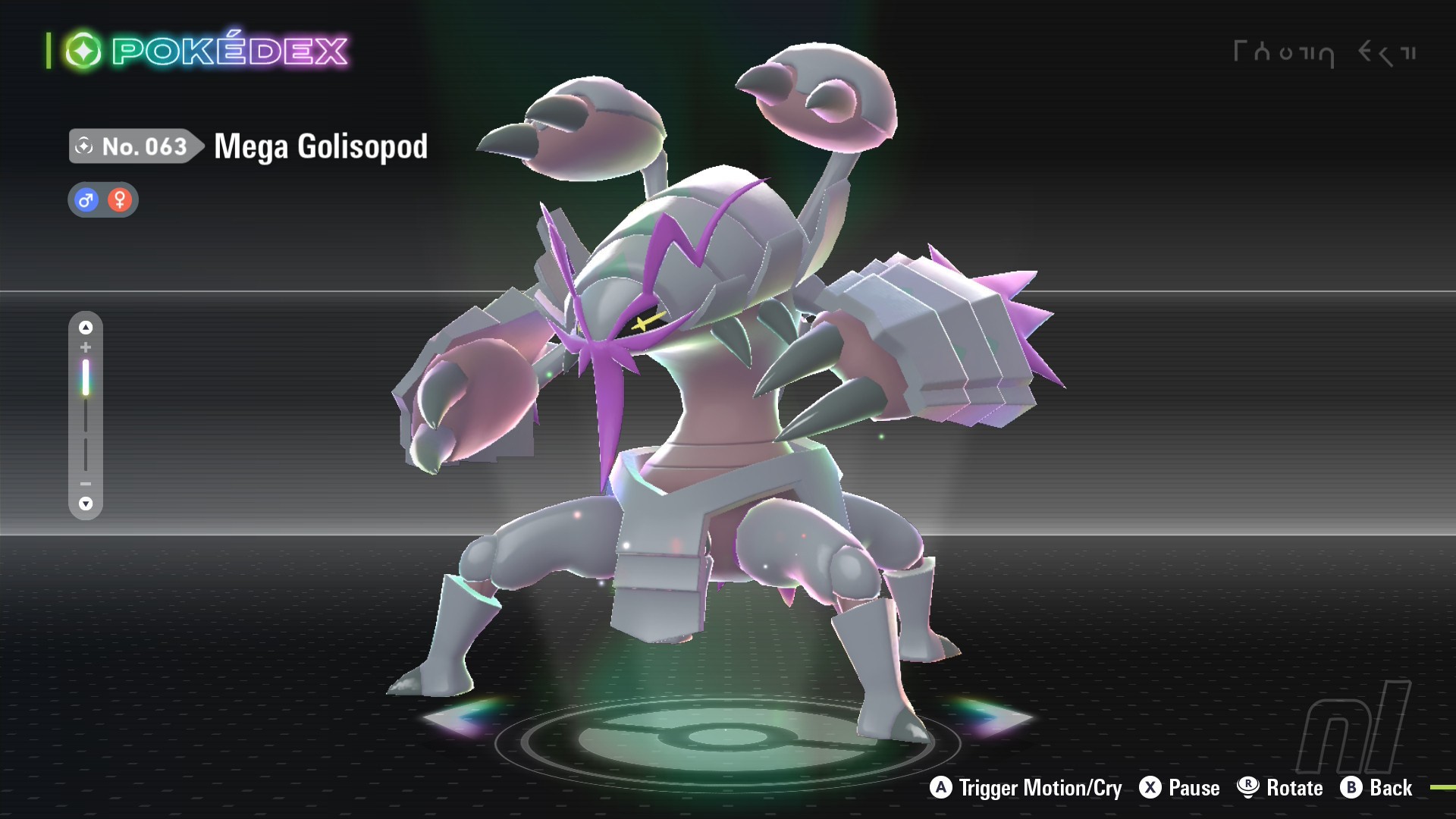Toggle the red female gender symbol

point(118,199)
